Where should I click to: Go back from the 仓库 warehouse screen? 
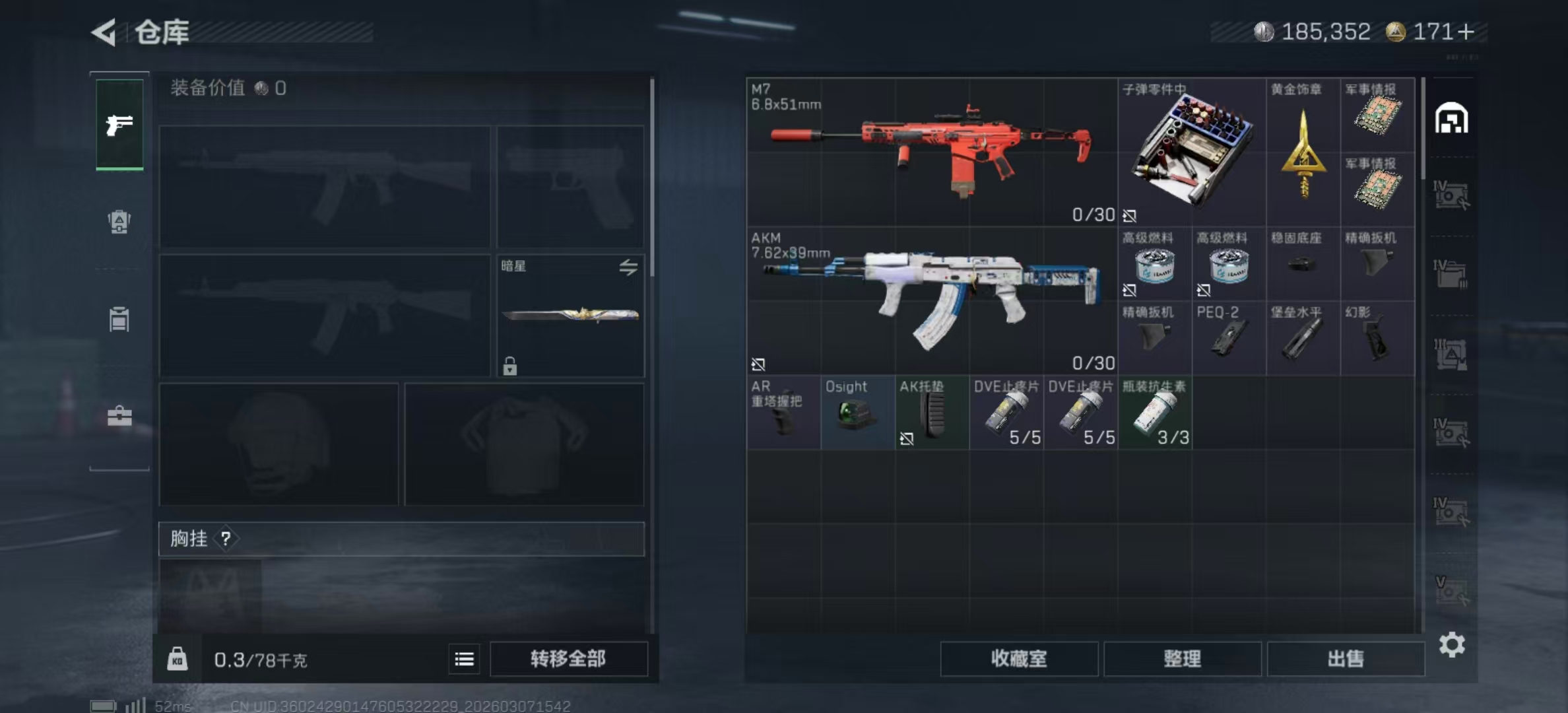coord(104,32)
